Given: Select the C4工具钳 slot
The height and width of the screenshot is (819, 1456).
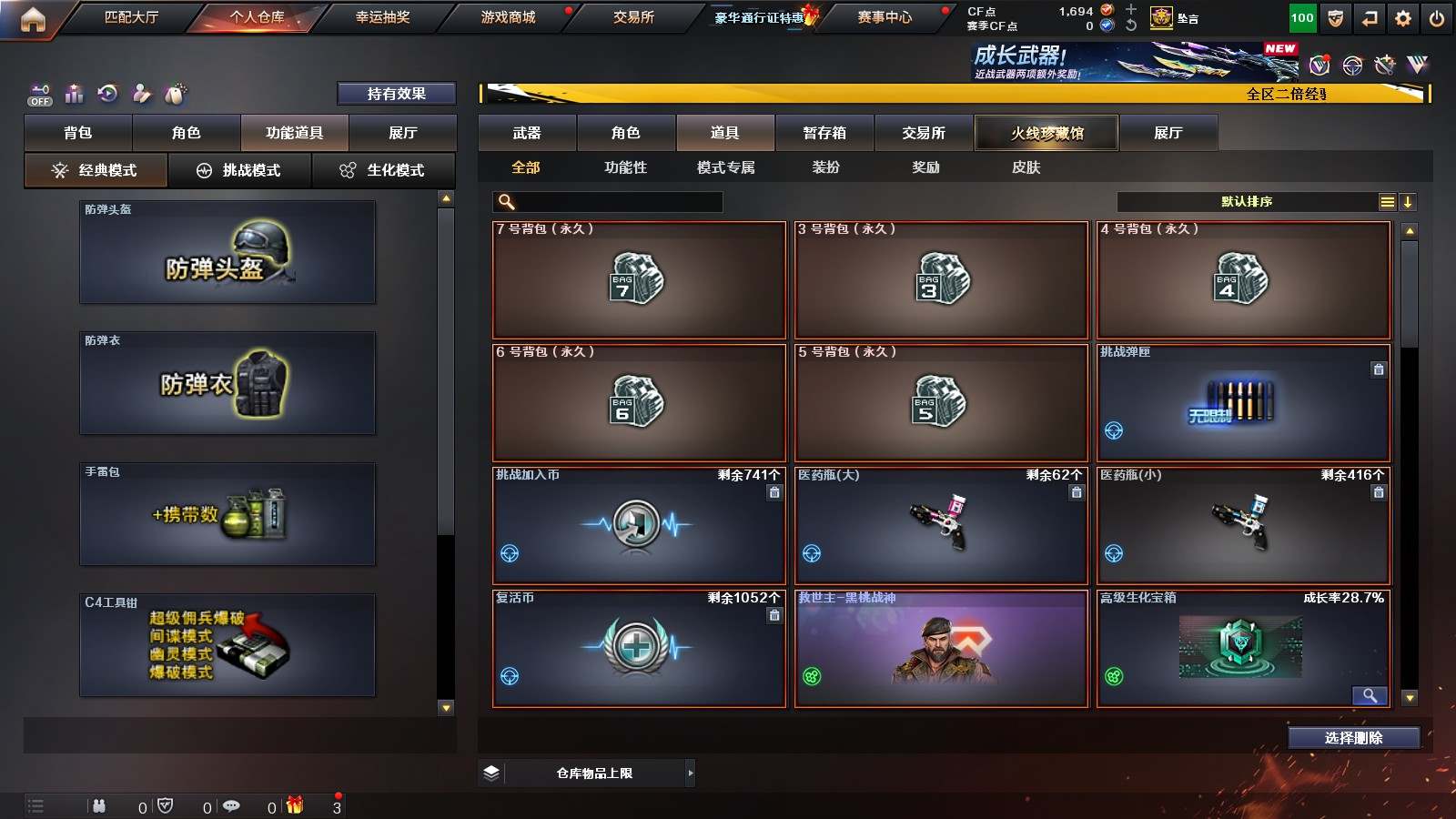Looking at the screenshot, I should 227,645.
